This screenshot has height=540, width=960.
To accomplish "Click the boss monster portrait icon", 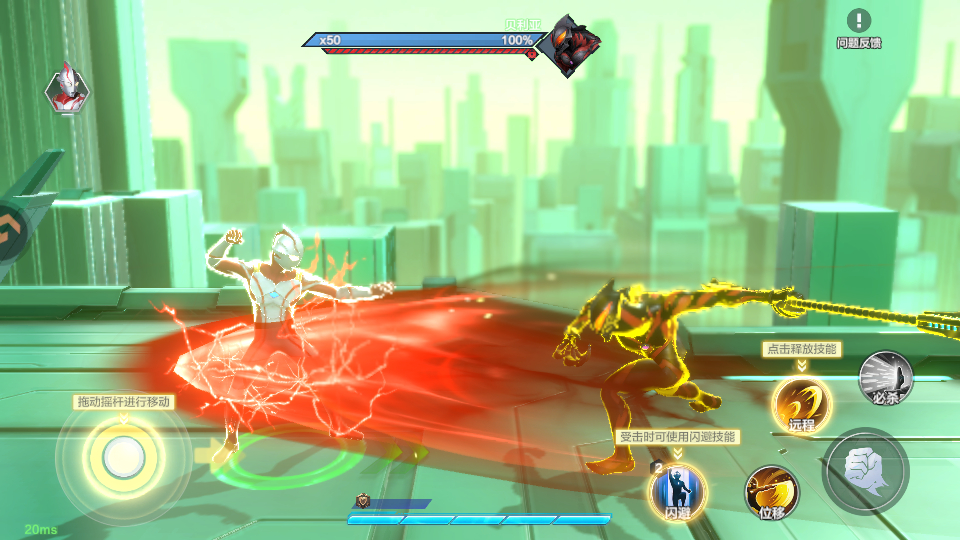I will [570, 46].
